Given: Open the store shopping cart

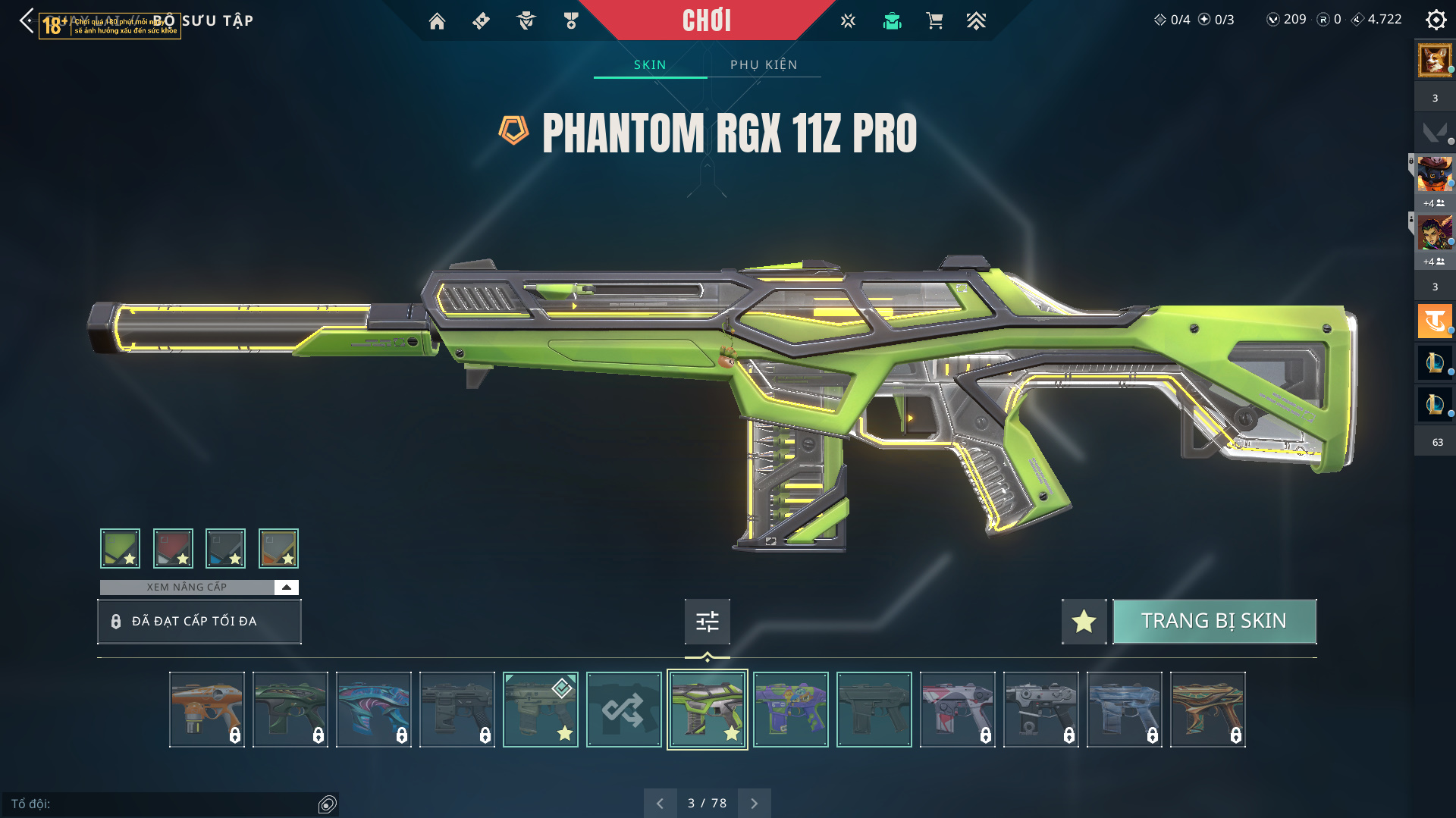Looking at the screenshot, I should click(934, 21).
